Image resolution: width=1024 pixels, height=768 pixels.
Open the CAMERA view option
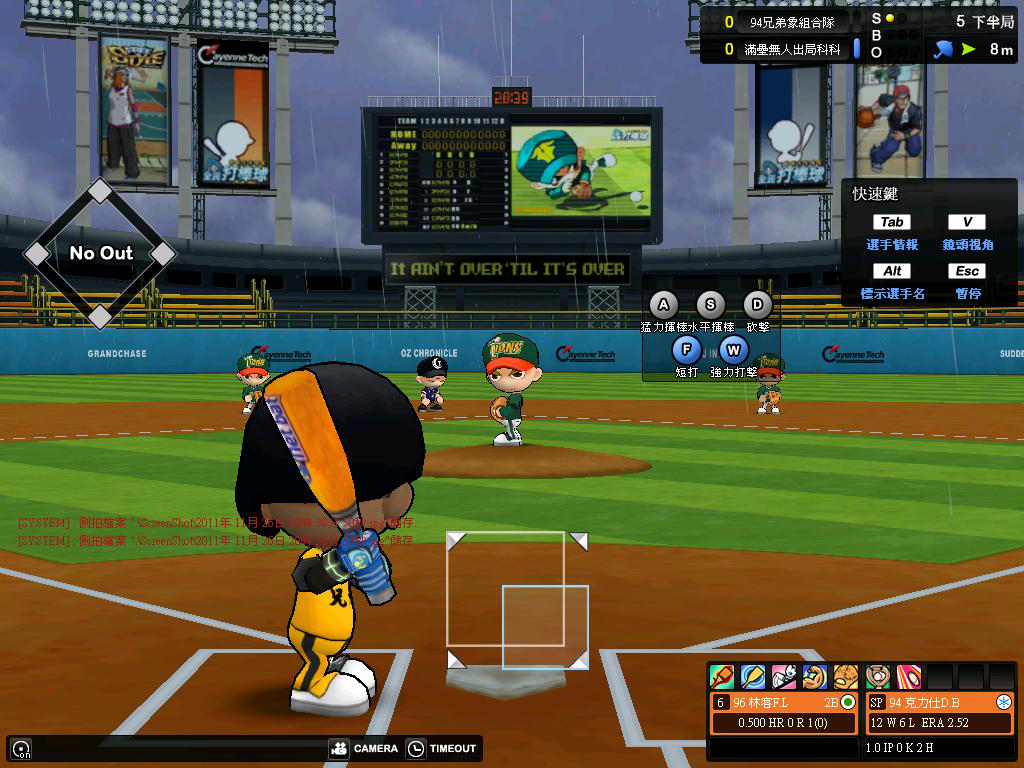coord(363,748)
